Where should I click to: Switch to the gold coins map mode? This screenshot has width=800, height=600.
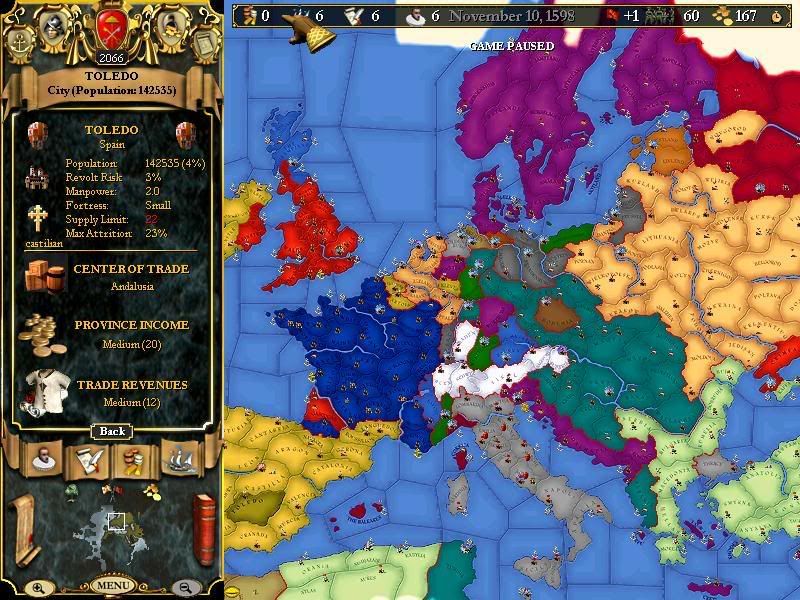click(151, 490)
